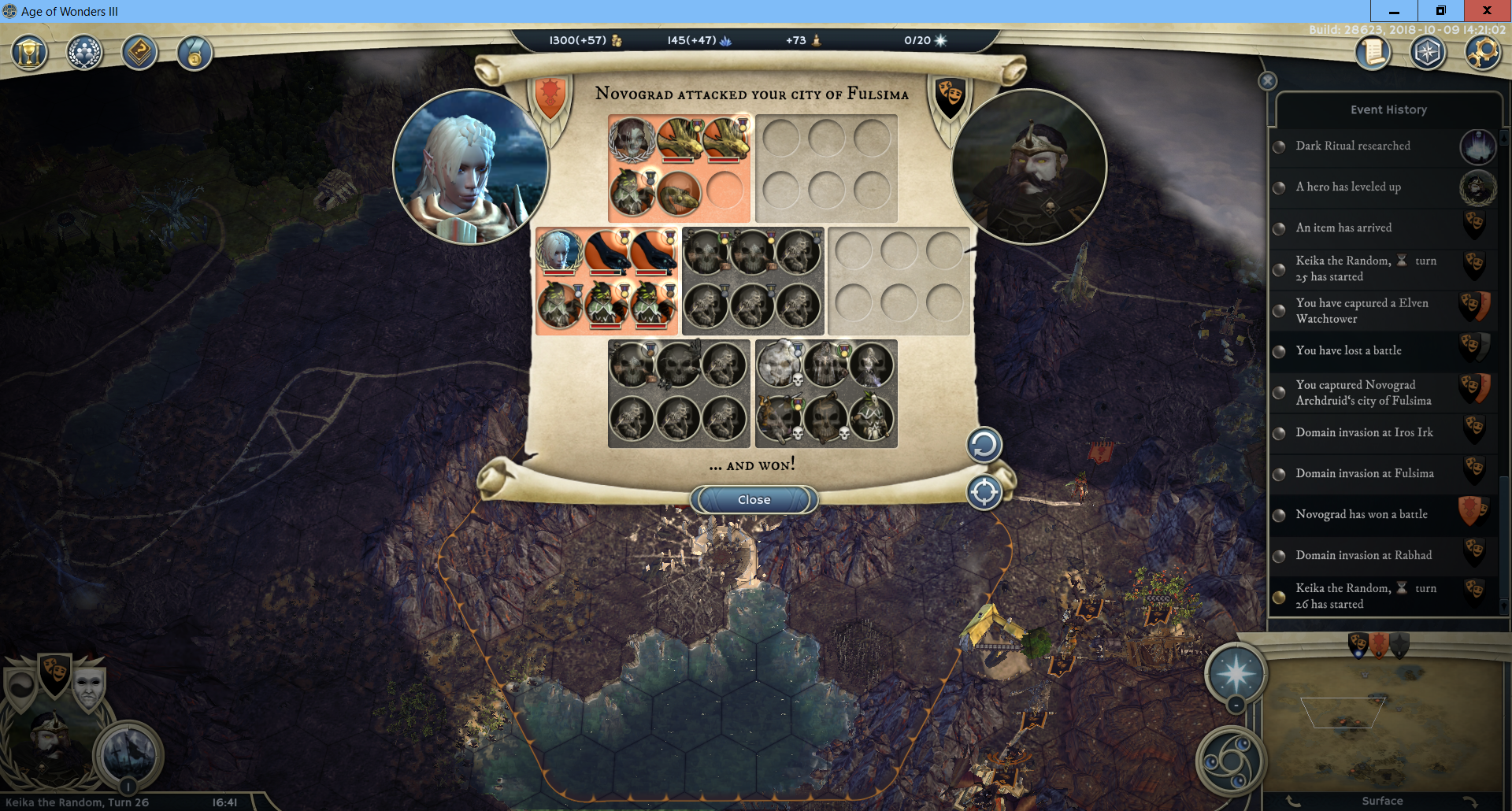Minimize the Age of Wonders III window
Image resolution: width=1512 pixels, height=811 pixels.
click(x=1394, y=11)
